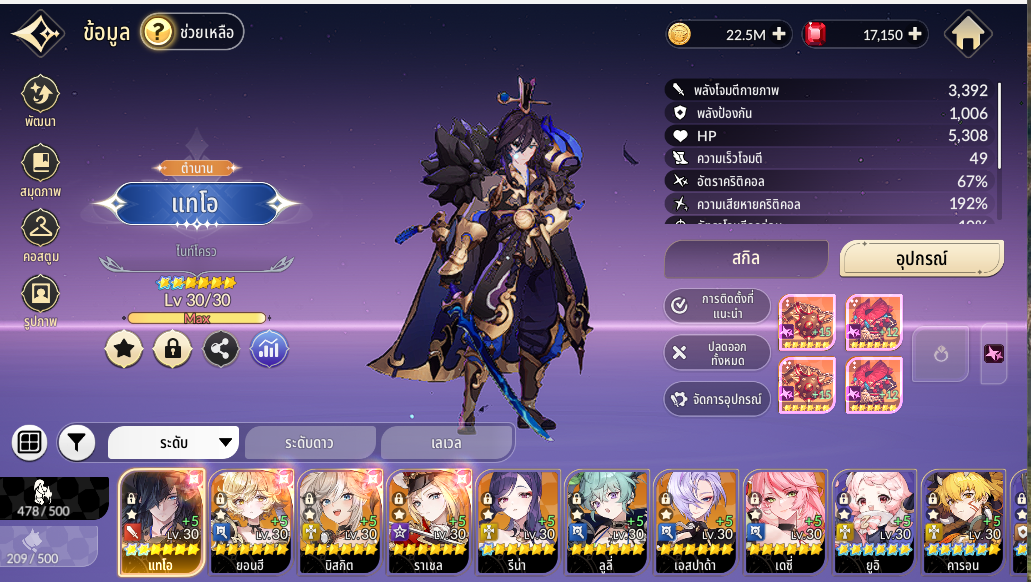Add more gold with the plus button
This screenshot has width=1031, height=582.
click(x=779, y=35)
